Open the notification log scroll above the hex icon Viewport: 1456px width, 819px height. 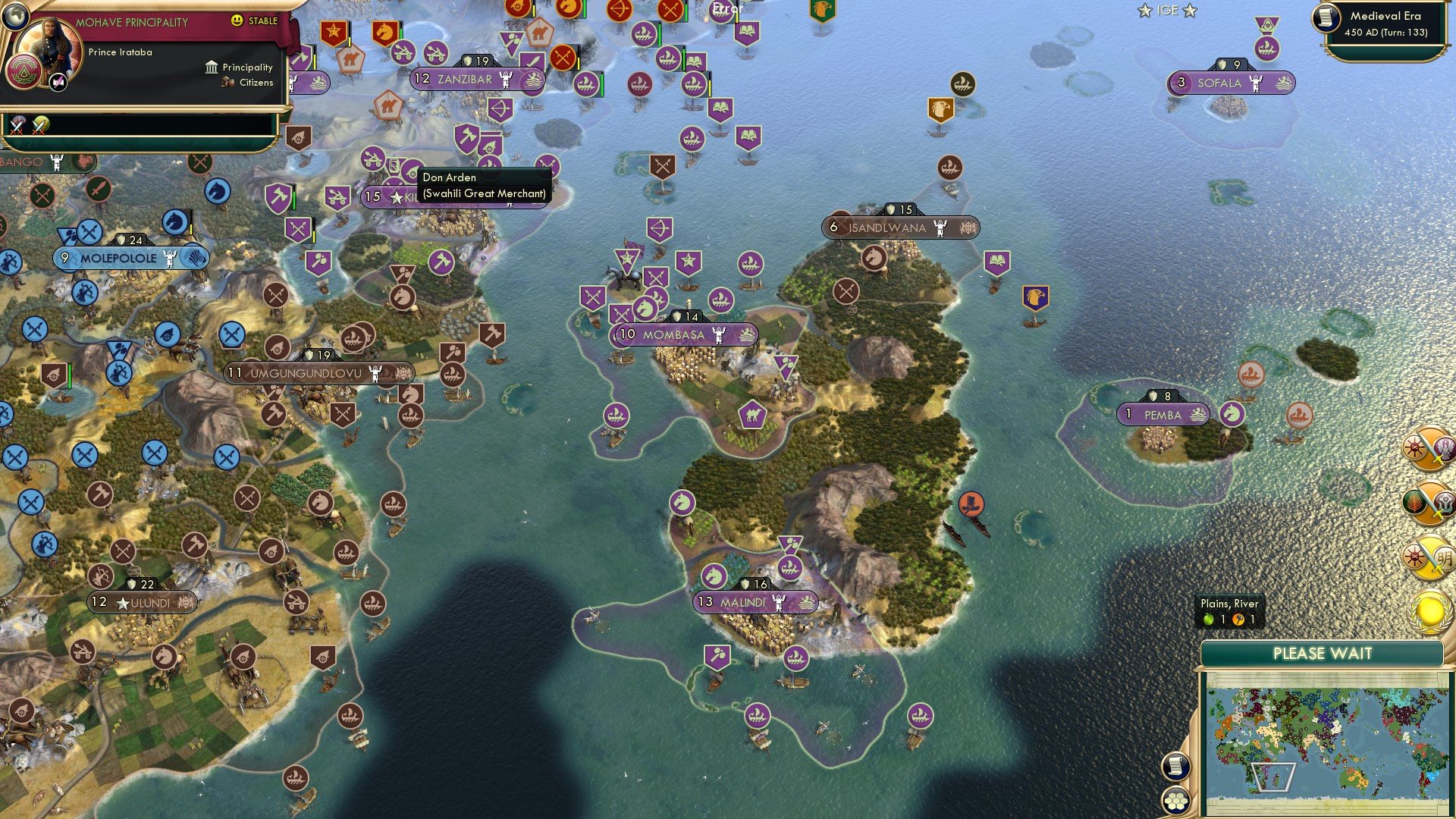coord(1175,764)
